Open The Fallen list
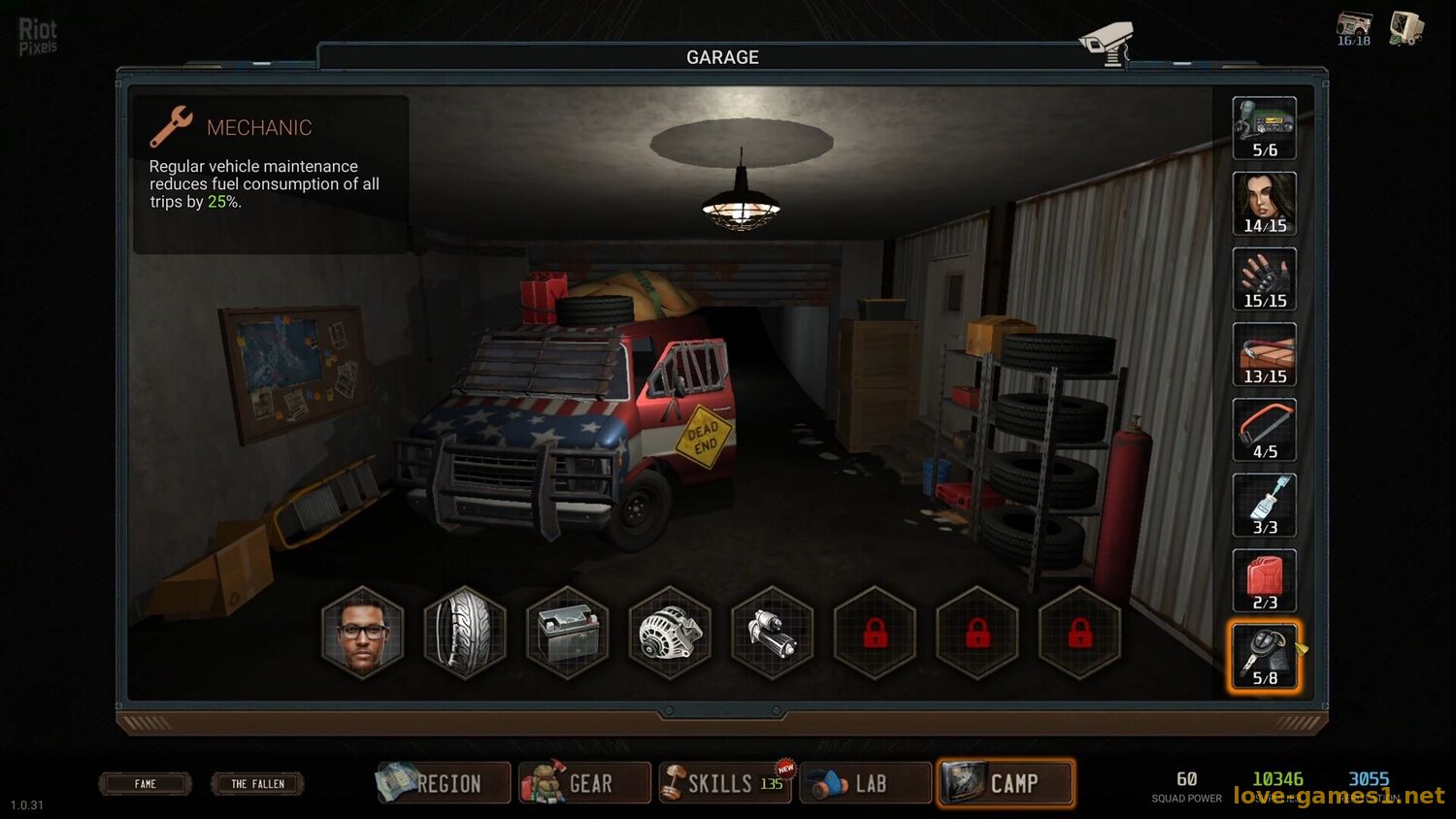Viewport: 1456px width, 819px height. (x=257, y=783)
